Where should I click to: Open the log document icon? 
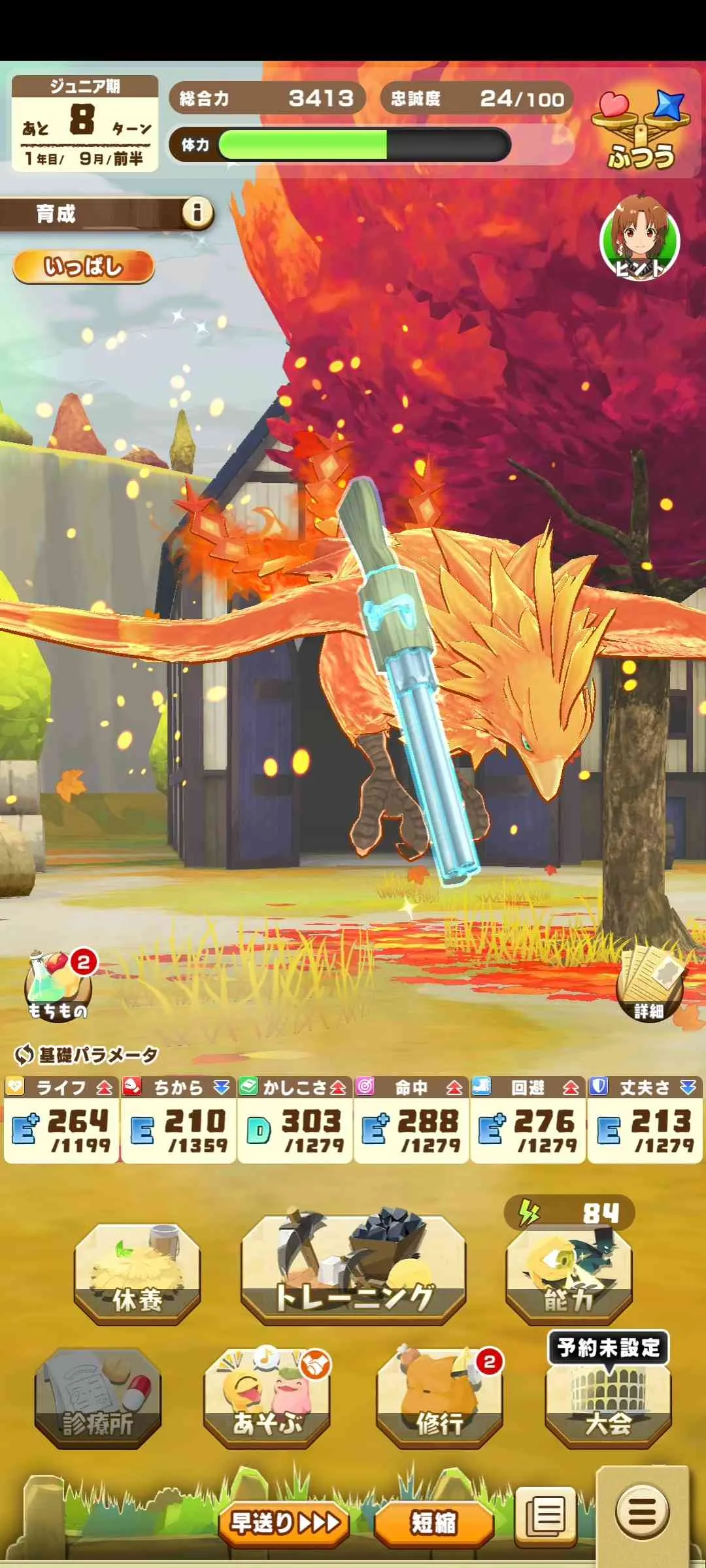point(546,1514)
